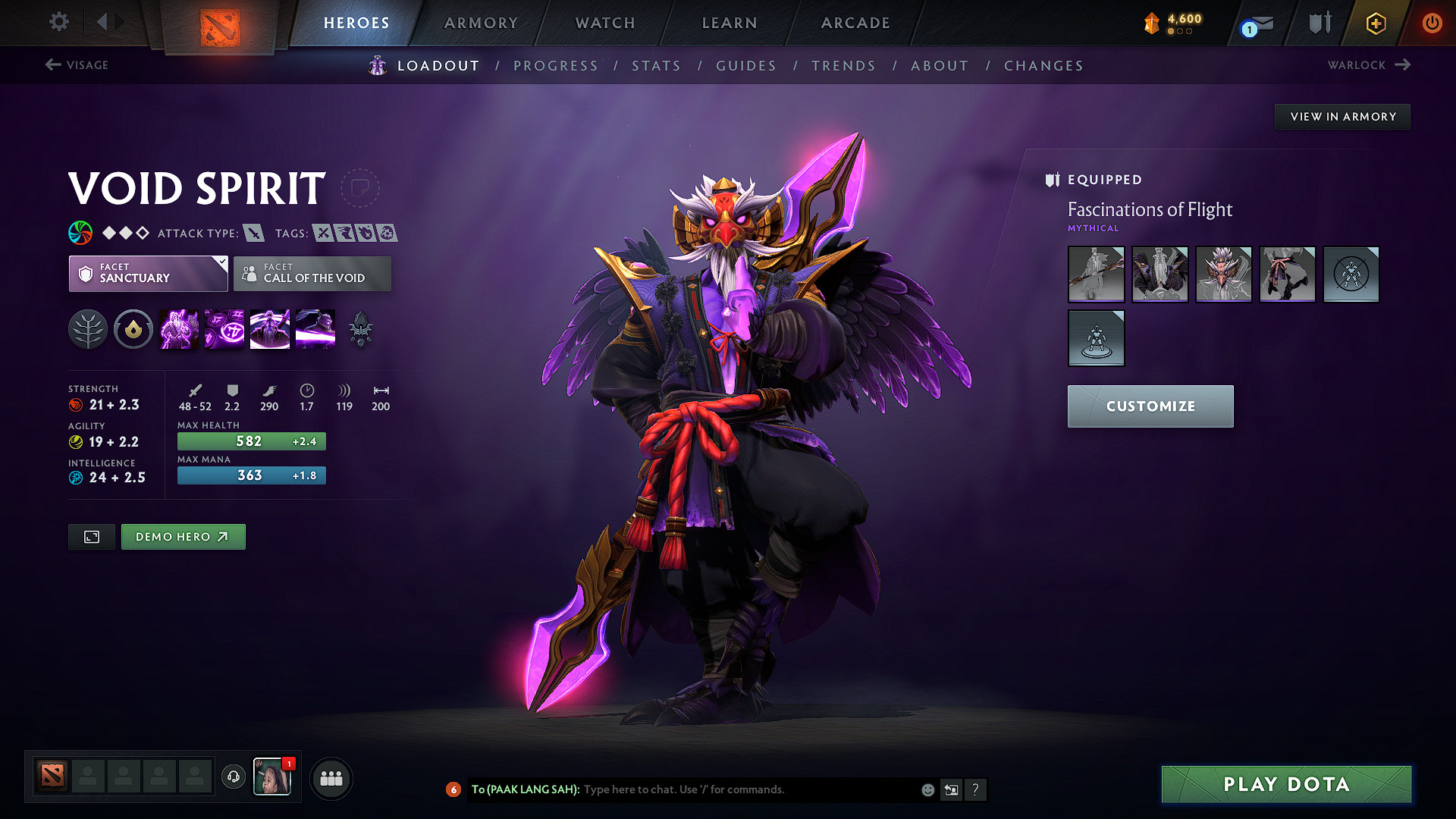Switch to the Call of the Void facet
Image resolution: width=1456 pixels, height=819 pixels.
[312, 274]
